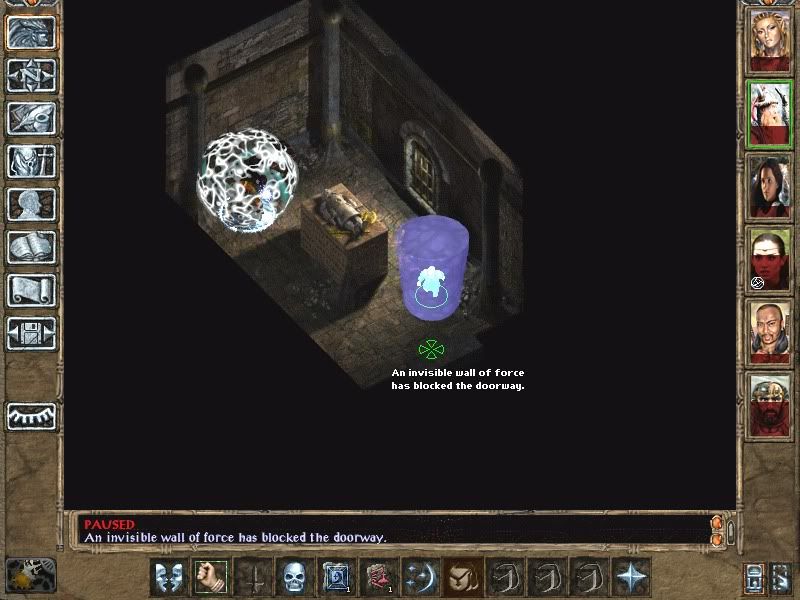Viewport: 800px width, 600px height.
Task: Open special abilities four-point star button
Action: coord(631,577)
